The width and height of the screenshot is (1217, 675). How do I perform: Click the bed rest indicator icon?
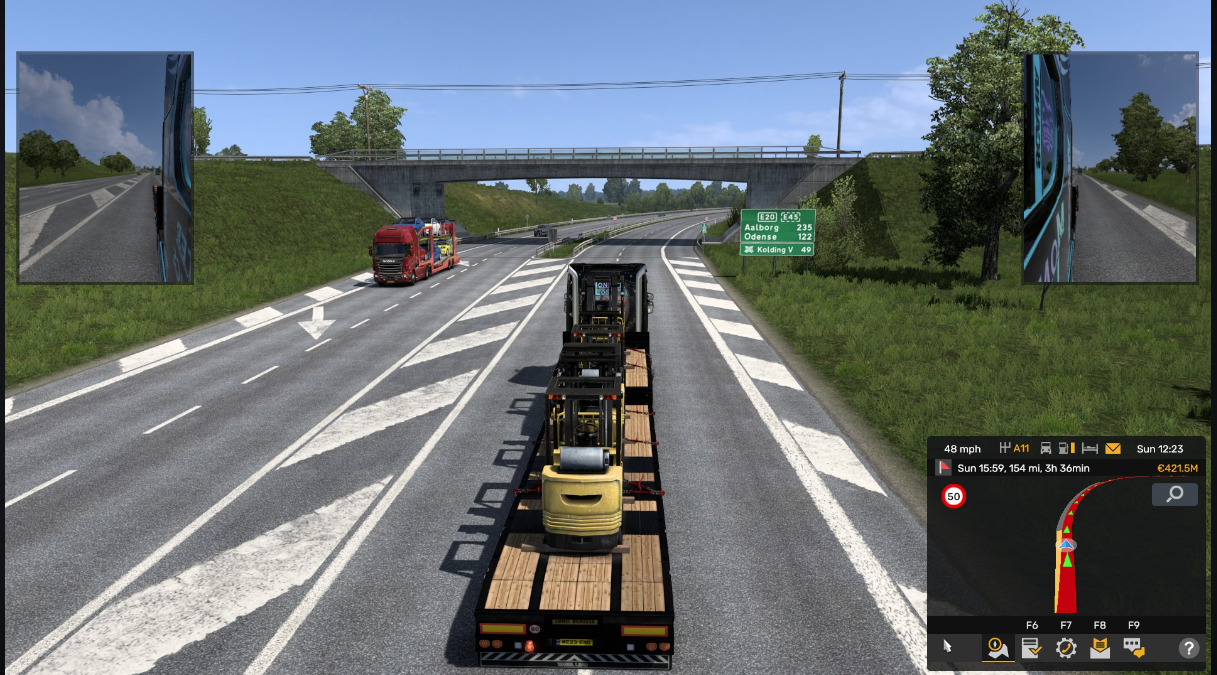tap(1090, 449)
